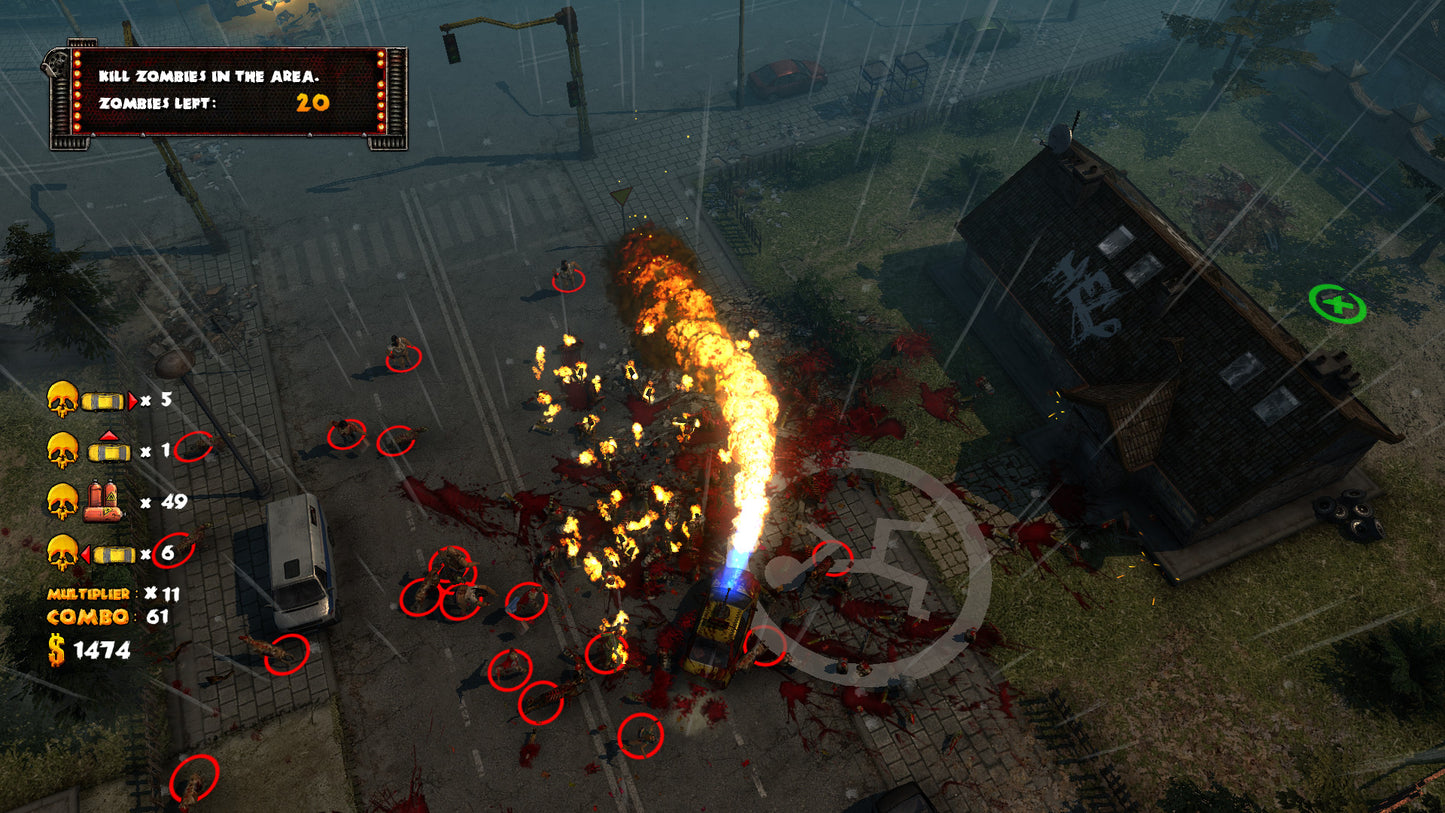Screen dimensions: 1445x813
Task: Click the gear emblem on the mission board
Action: (x=57, y=61)
